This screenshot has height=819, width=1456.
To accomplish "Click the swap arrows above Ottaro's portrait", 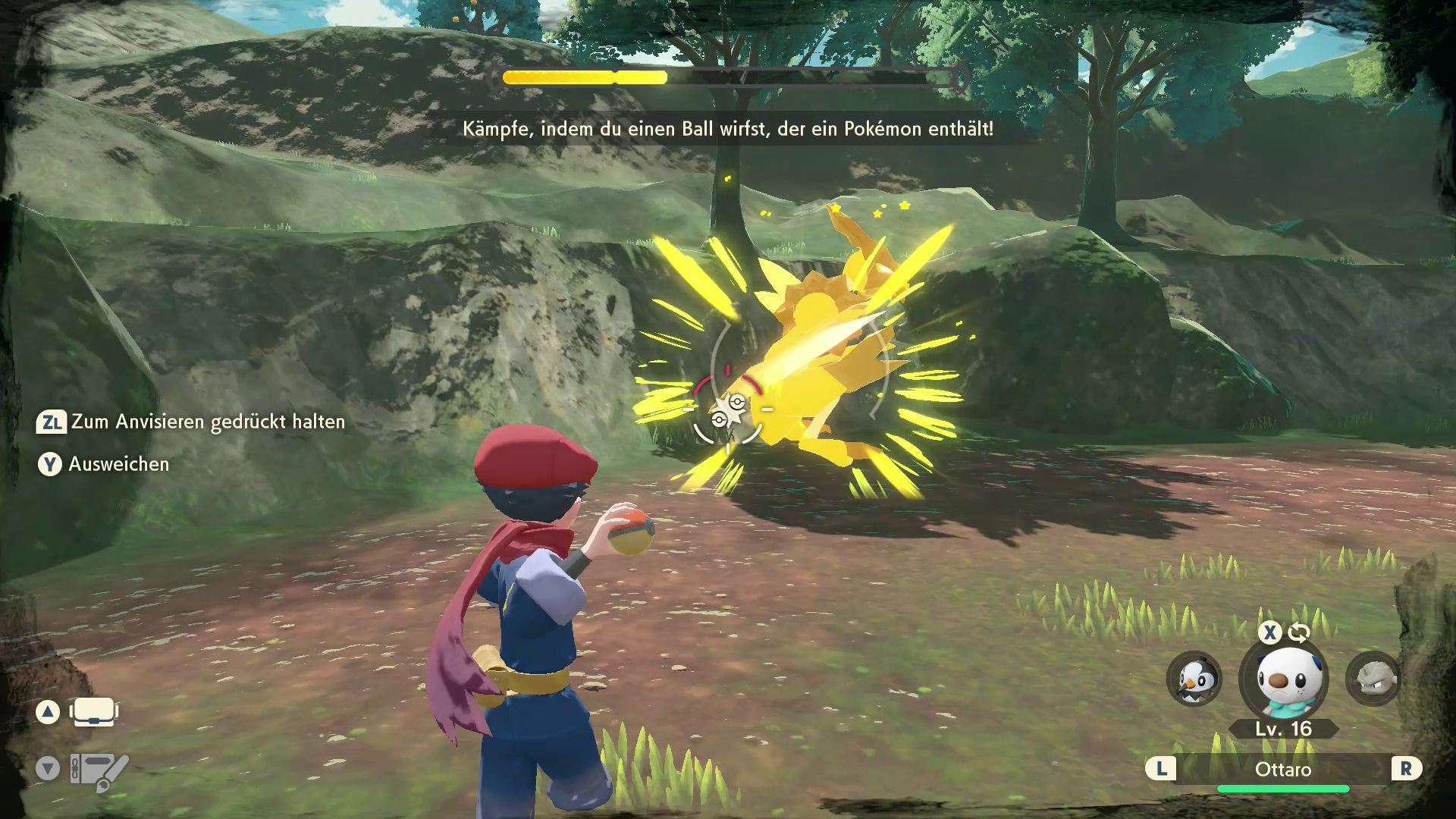I will tap(1299, 632).
